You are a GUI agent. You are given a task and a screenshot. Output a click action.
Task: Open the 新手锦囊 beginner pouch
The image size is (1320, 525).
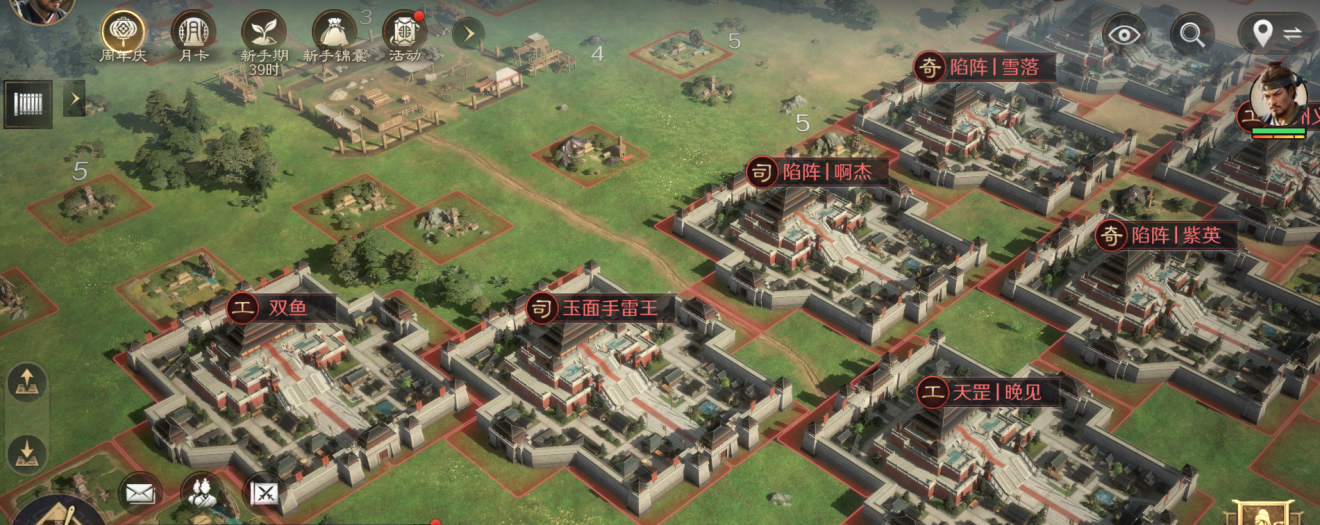click(335, 32)
